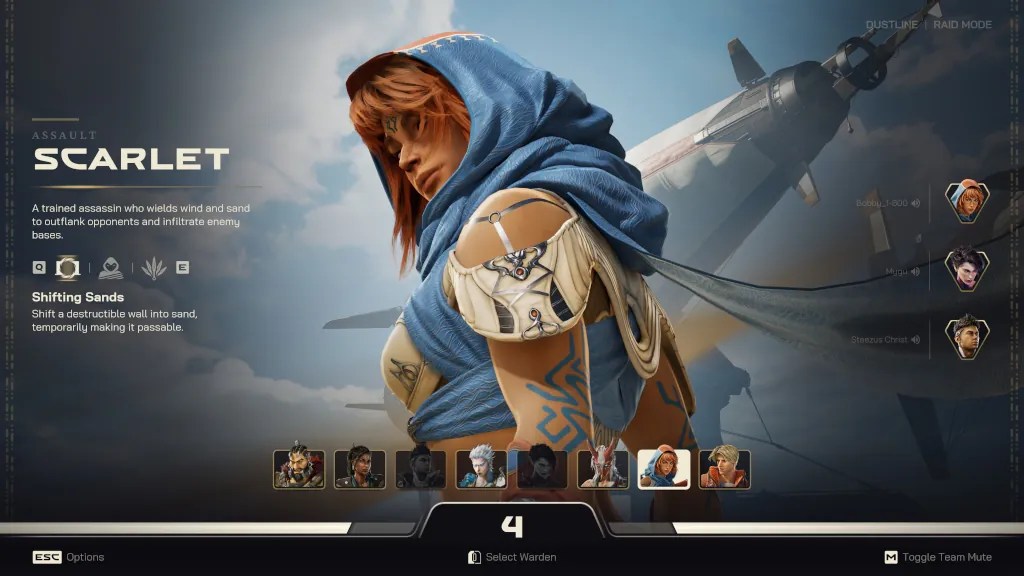Select the Shifting Sands ability icon

[68, 268]
